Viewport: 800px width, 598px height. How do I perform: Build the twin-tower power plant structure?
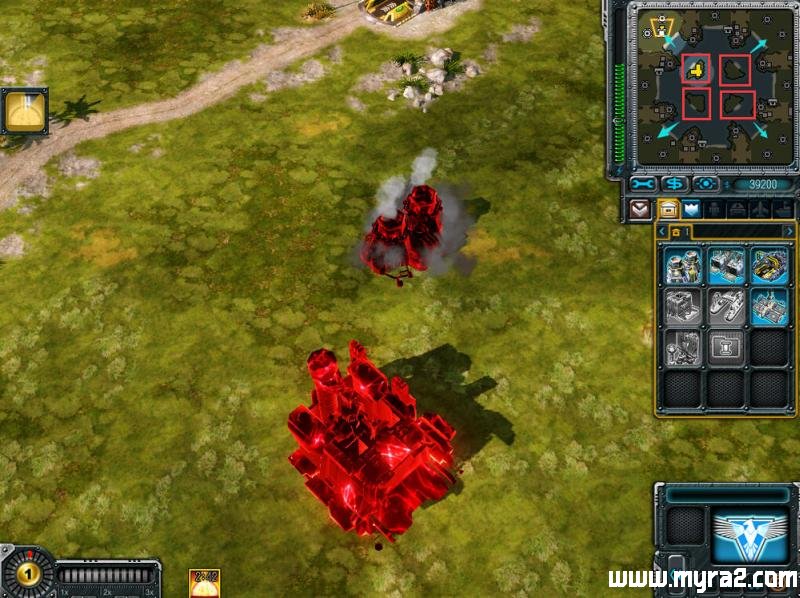point(684,266)
